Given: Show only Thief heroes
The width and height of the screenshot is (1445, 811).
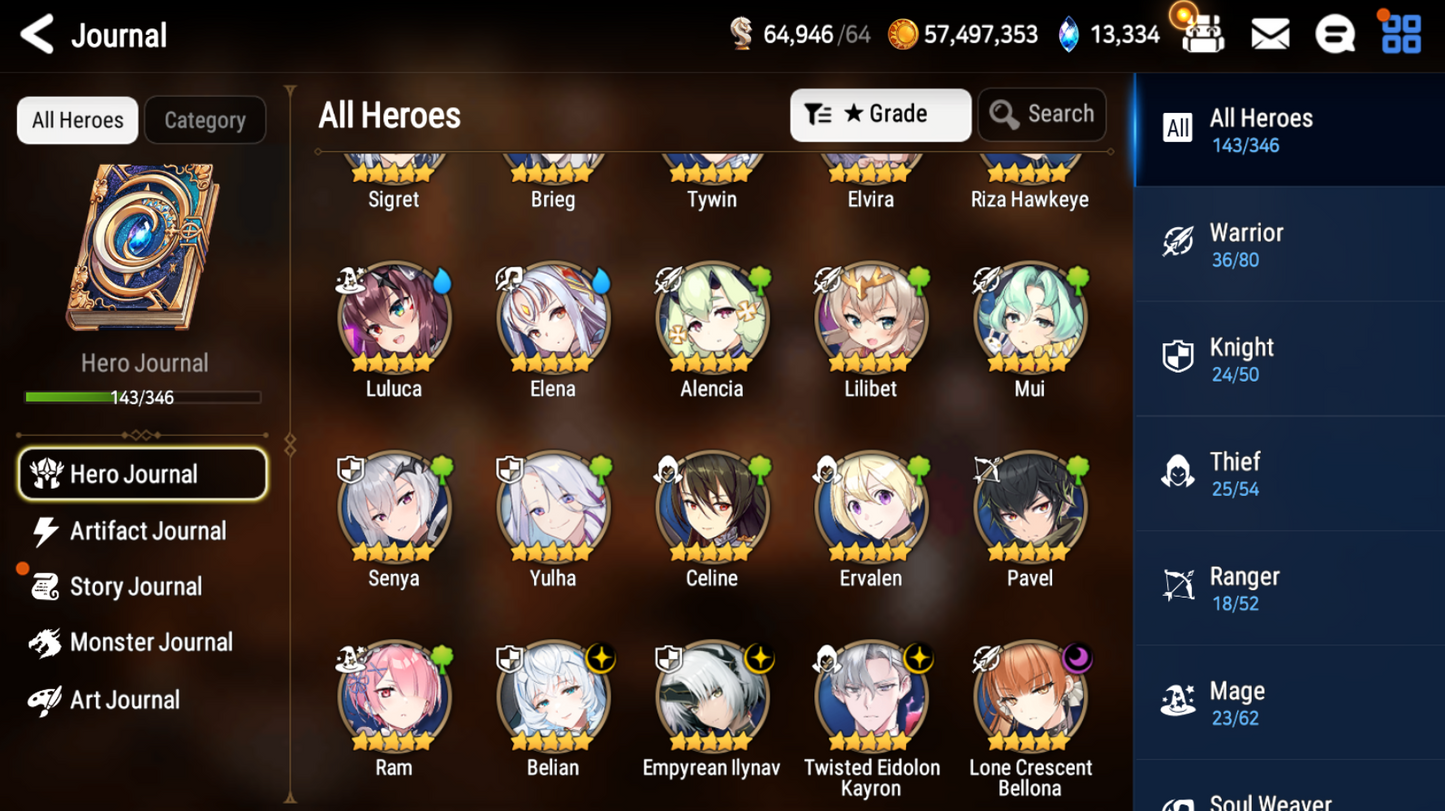Looking at the screenshot, I should pyautogui.click(x=1289, y=474).
